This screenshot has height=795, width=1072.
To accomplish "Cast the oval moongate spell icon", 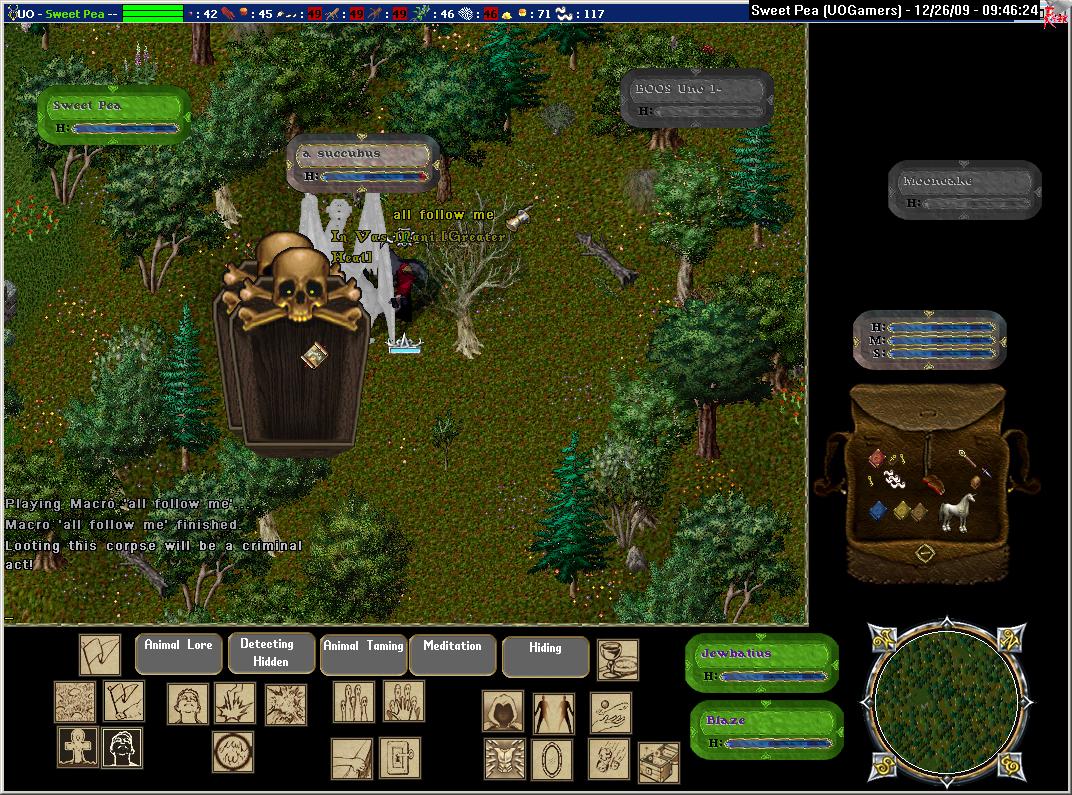I will pyautogui.click(x=552, y=759).
